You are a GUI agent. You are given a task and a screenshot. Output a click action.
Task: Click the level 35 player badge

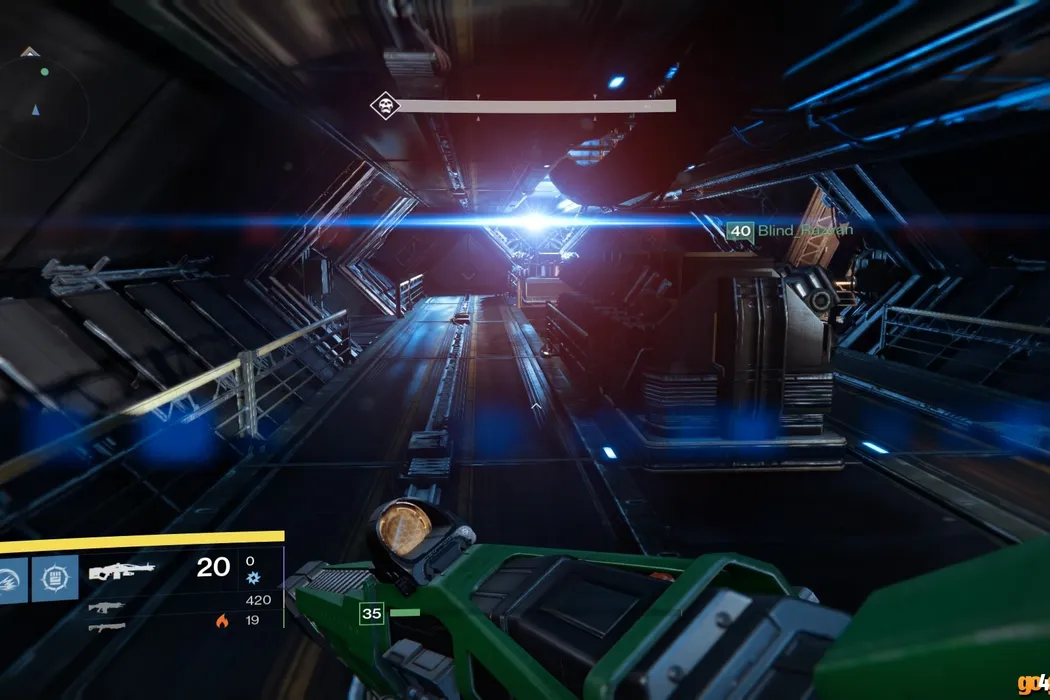tap(372, 613)
